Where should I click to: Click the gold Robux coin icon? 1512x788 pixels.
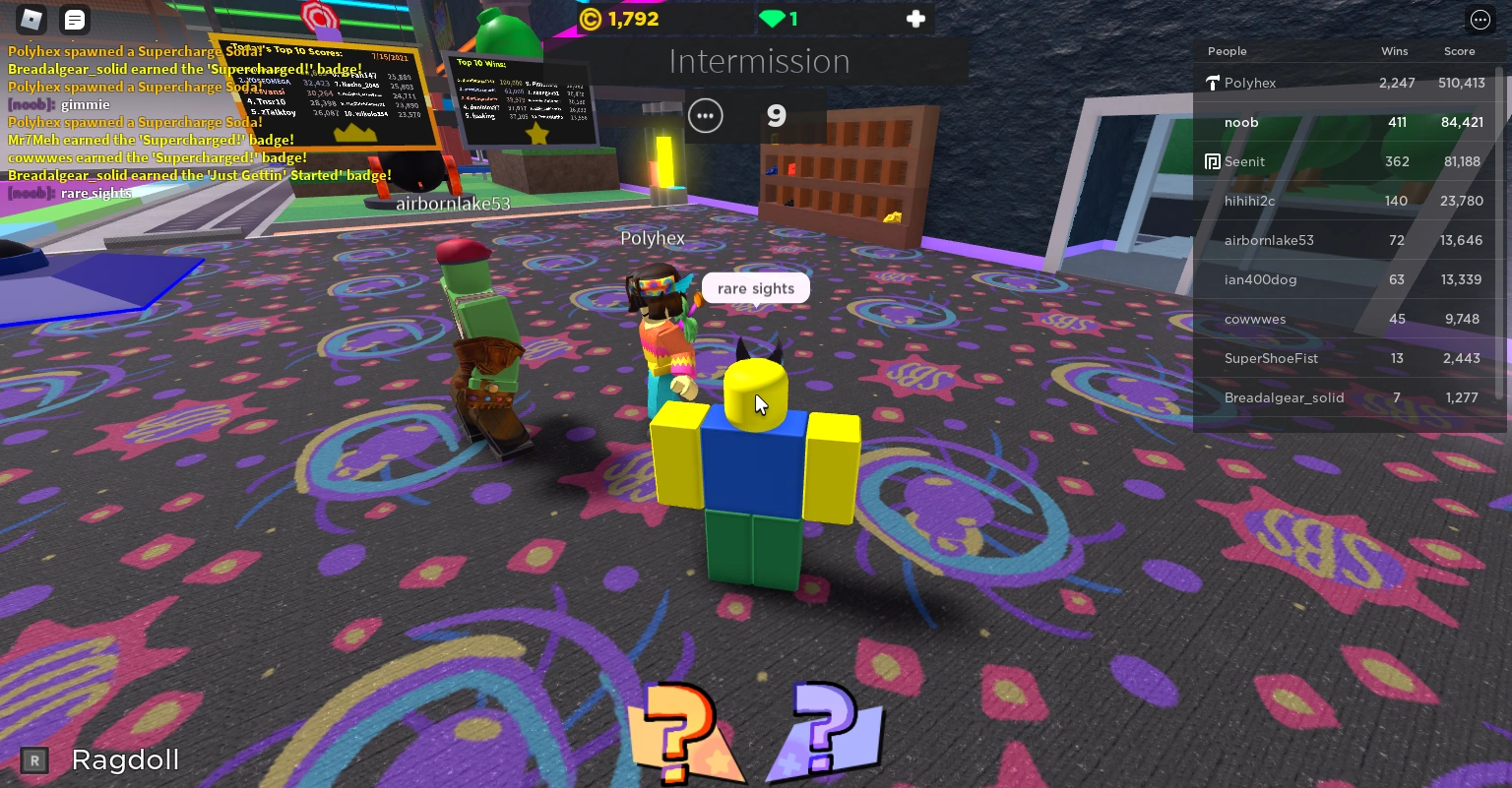590,18
